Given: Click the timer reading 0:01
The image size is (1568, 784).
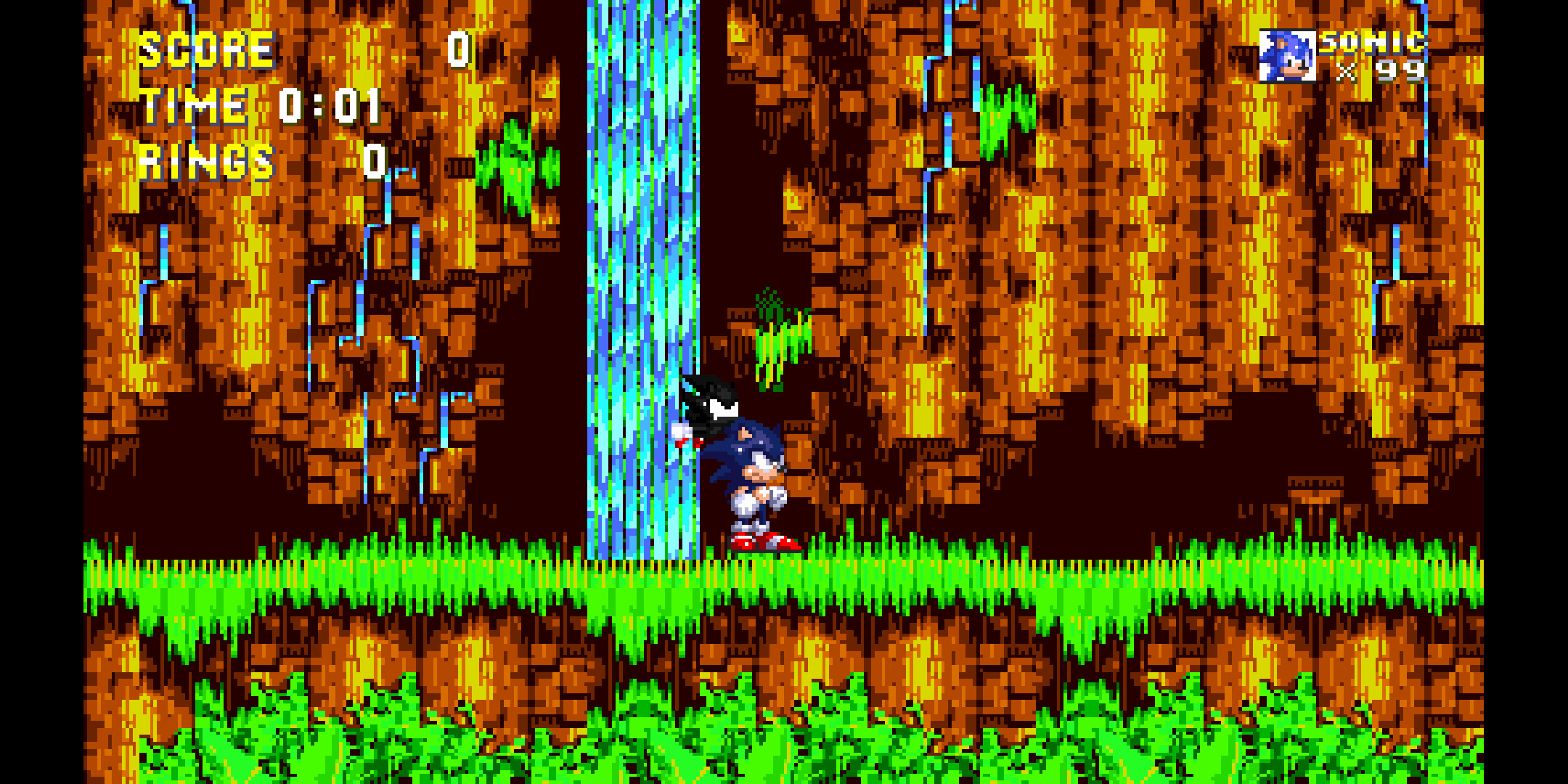Looking at the screenshot, I should pyautogui.click(x=330, y=105).
